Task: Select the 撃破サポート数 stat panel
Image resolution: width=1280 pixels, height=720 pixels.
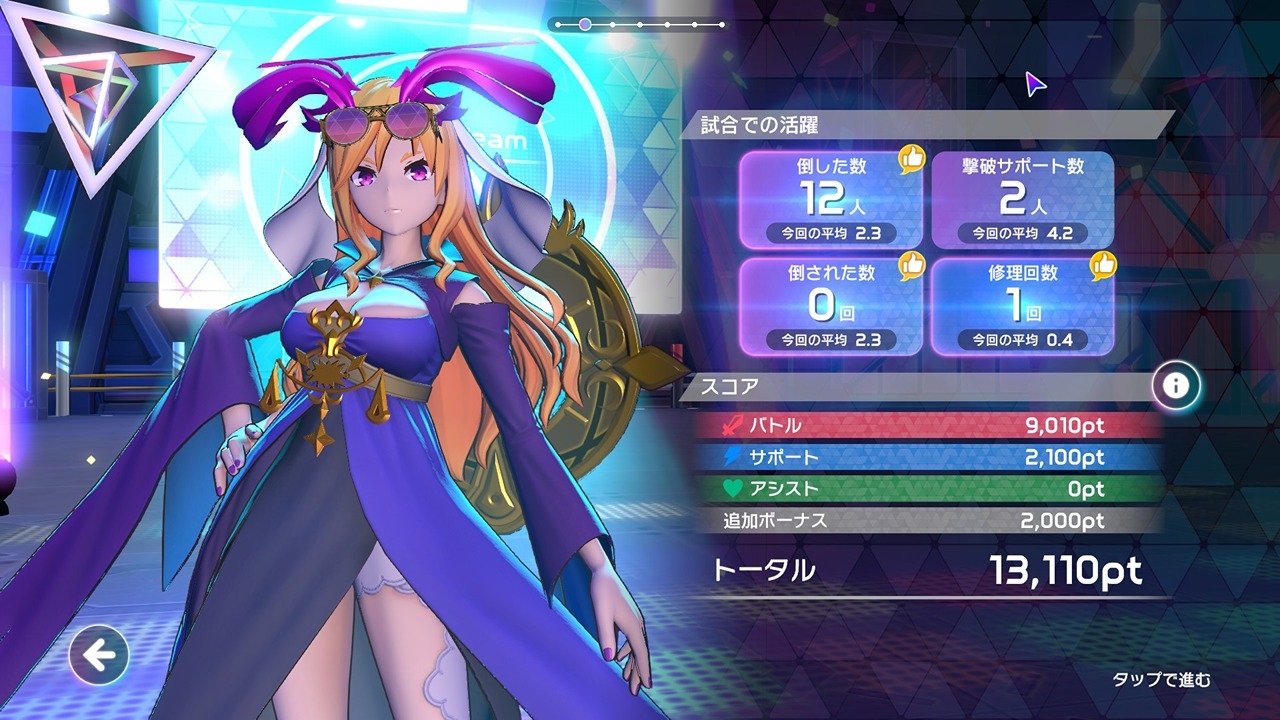Action: pyautogui.click(x=1022, y=199)
